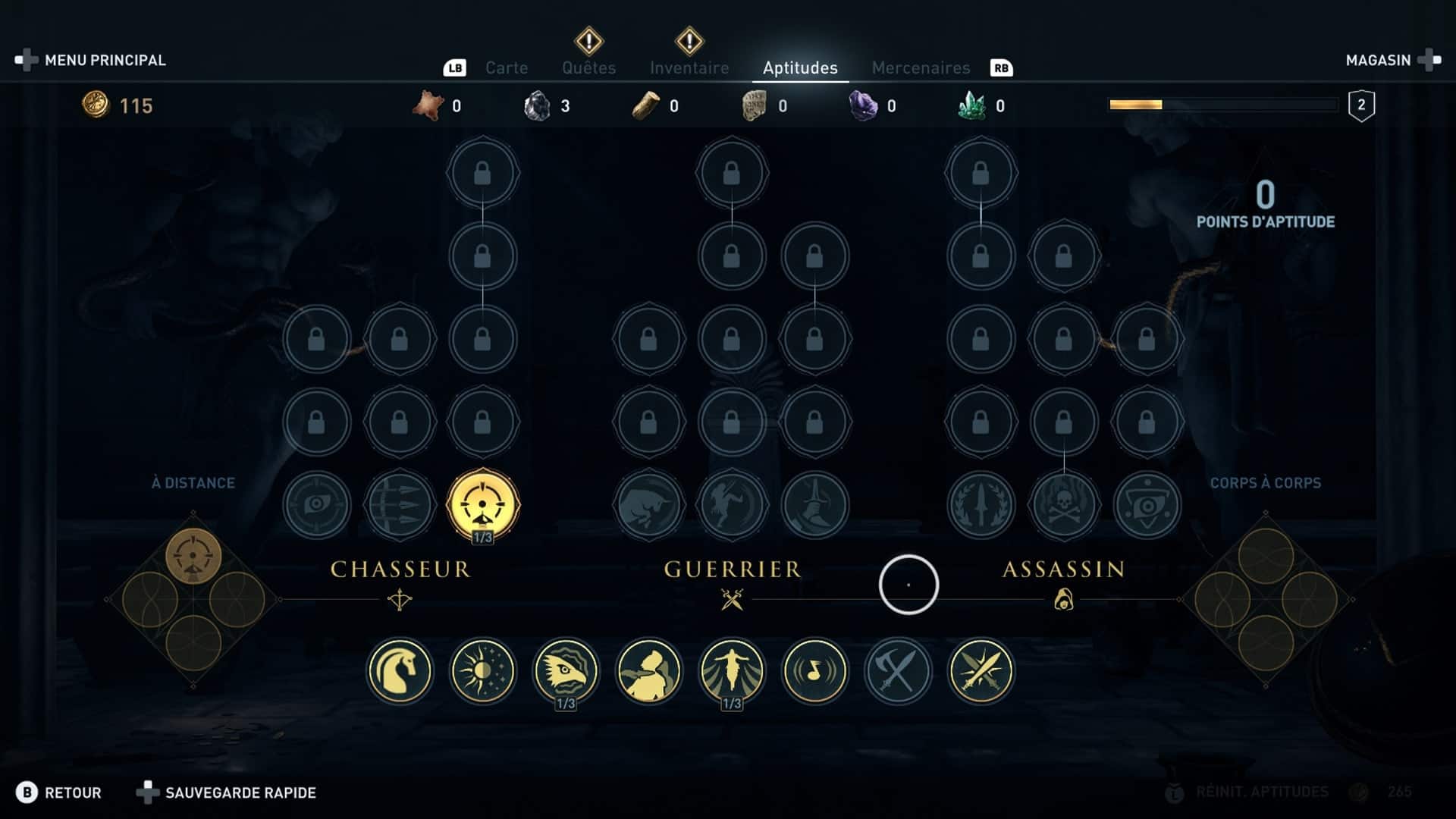Choose the crossed axe and hammer ability
The width and height of the screenshot is (1456, 819).
click(x=898, y=671)
